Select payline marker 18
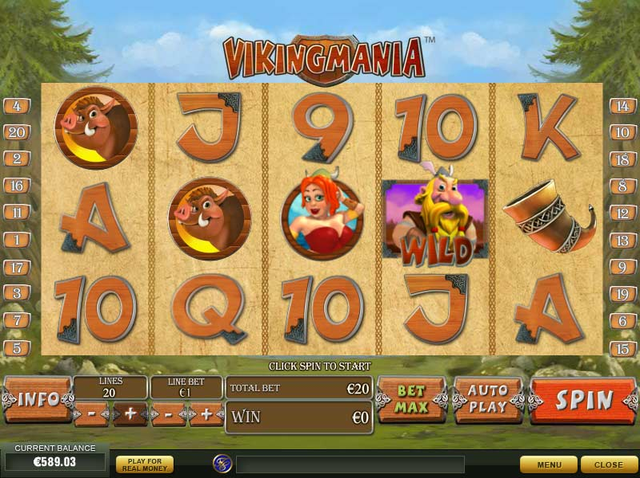 pos(622,159)
